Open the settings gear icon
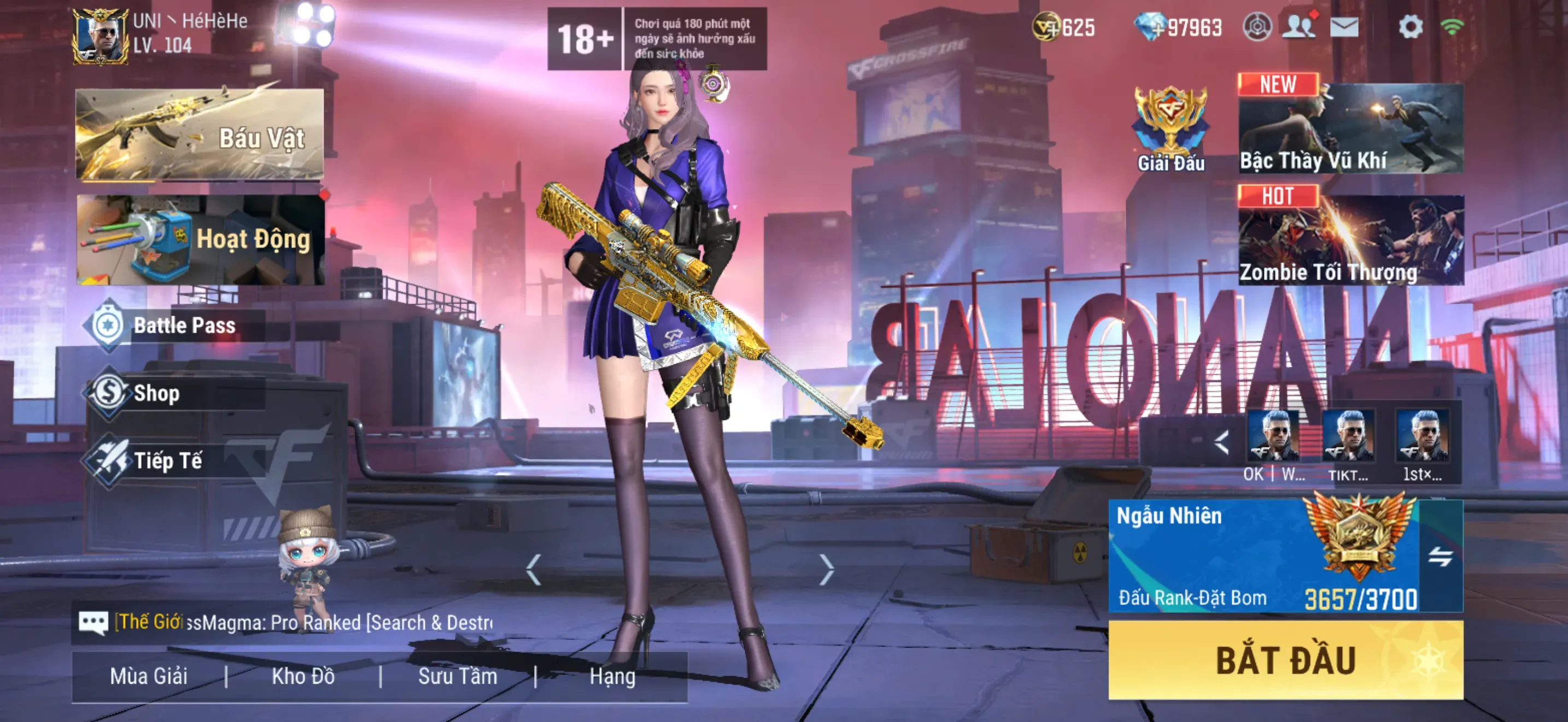 click(1411, 27)
